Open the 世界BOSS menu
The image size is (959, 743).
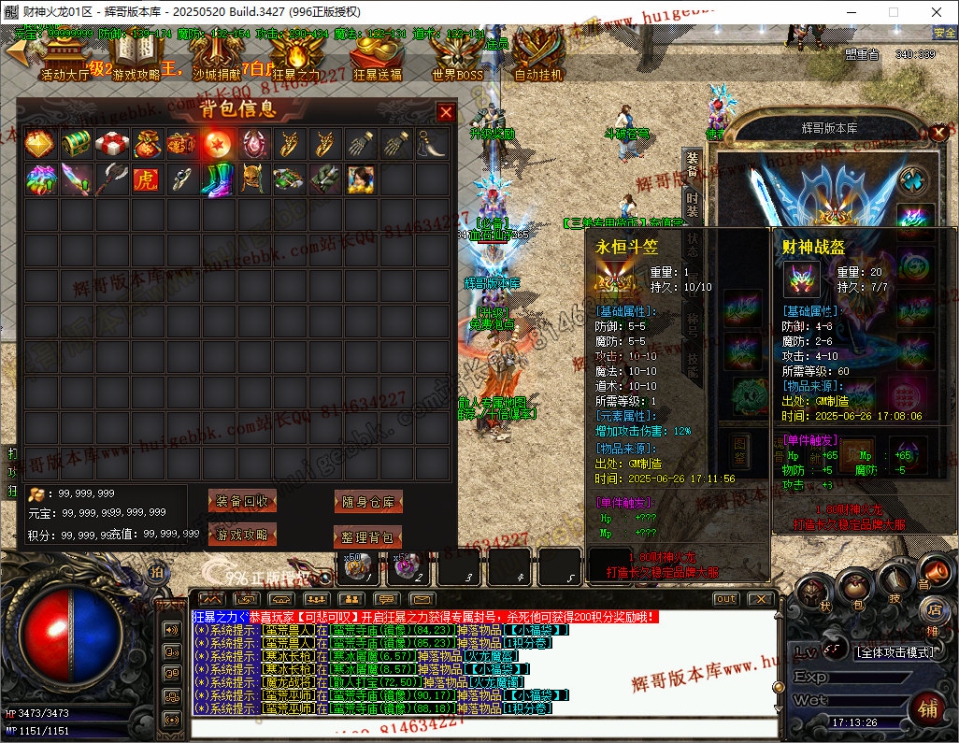pyautogui.click(x=457, y=56)
